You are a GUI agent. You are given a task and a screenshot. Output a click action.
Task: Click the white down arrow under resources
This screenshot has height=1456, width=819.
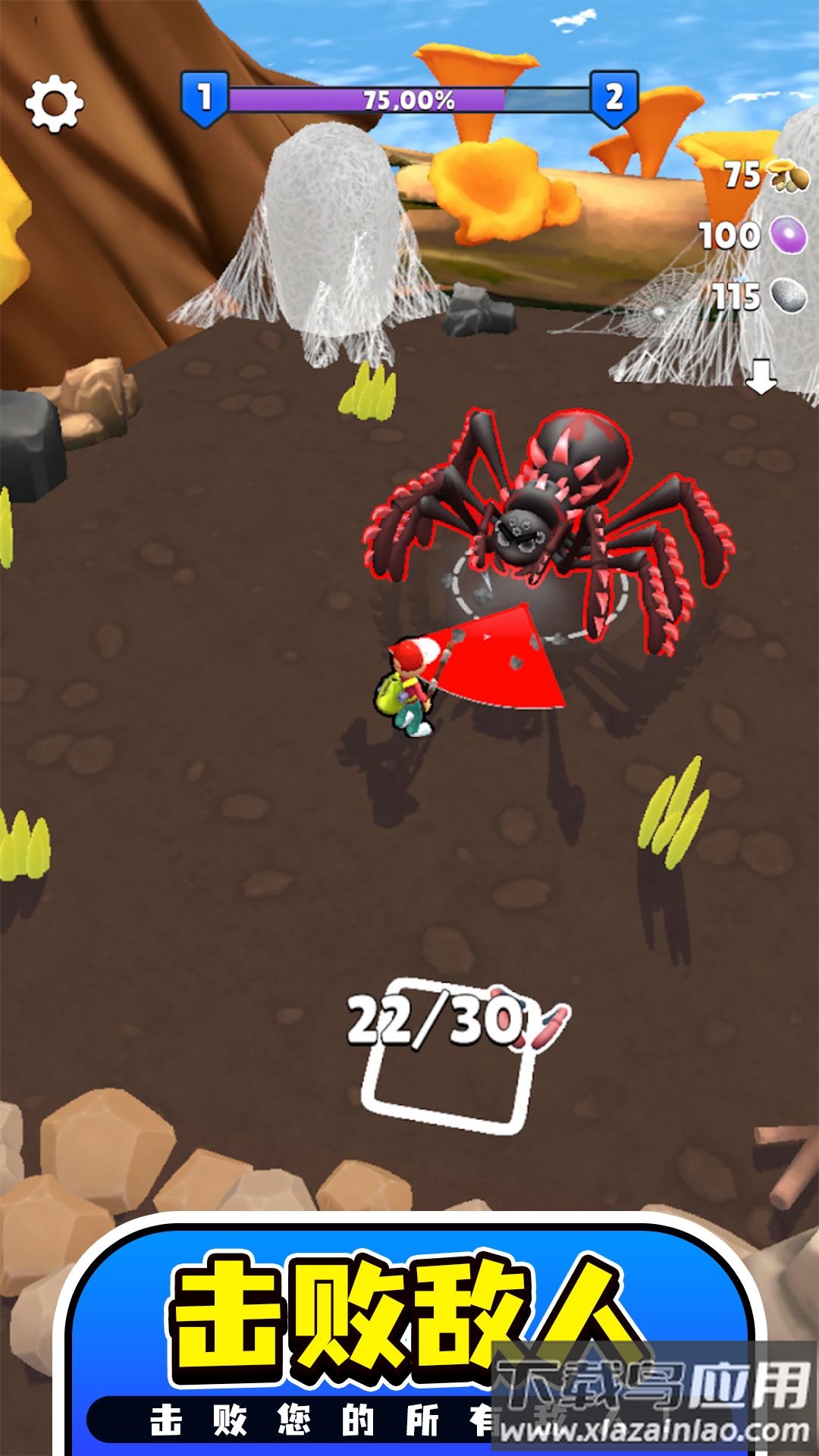point(761,375)
